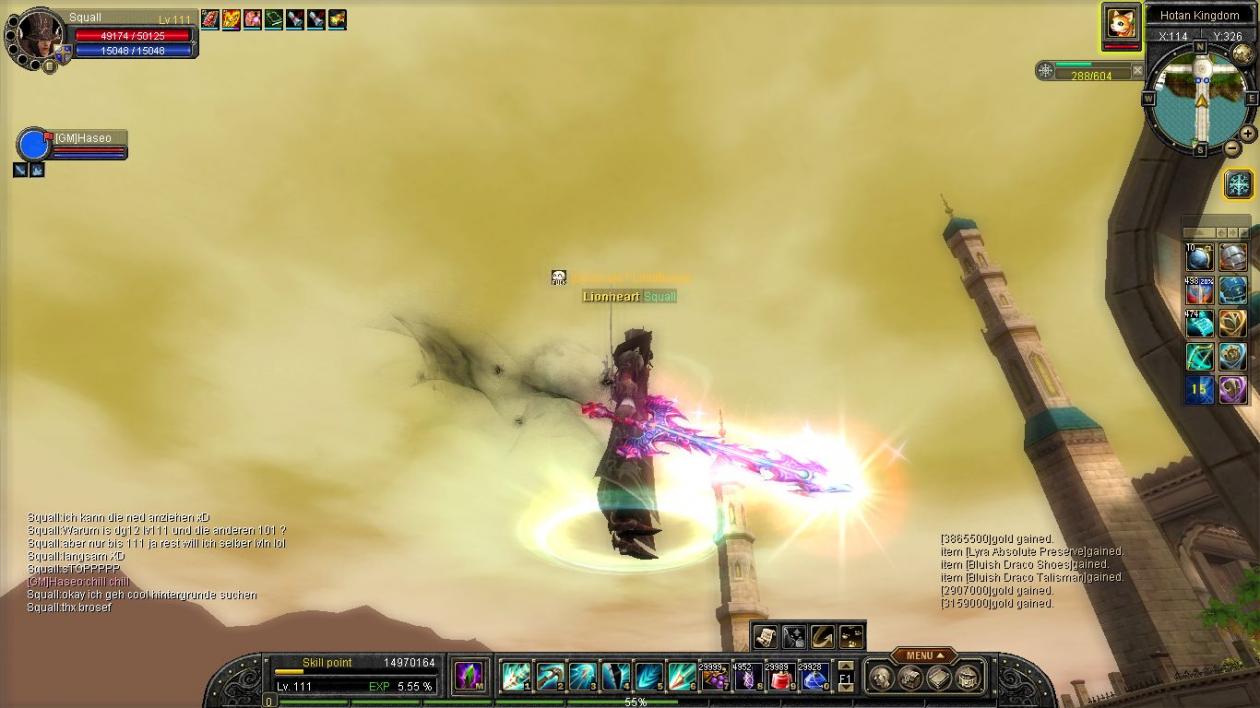Image resolution: width=1260 pixels, height=708 pixels.
Task: Use the blue crystal item in slot 0
Action: point(813,677)
